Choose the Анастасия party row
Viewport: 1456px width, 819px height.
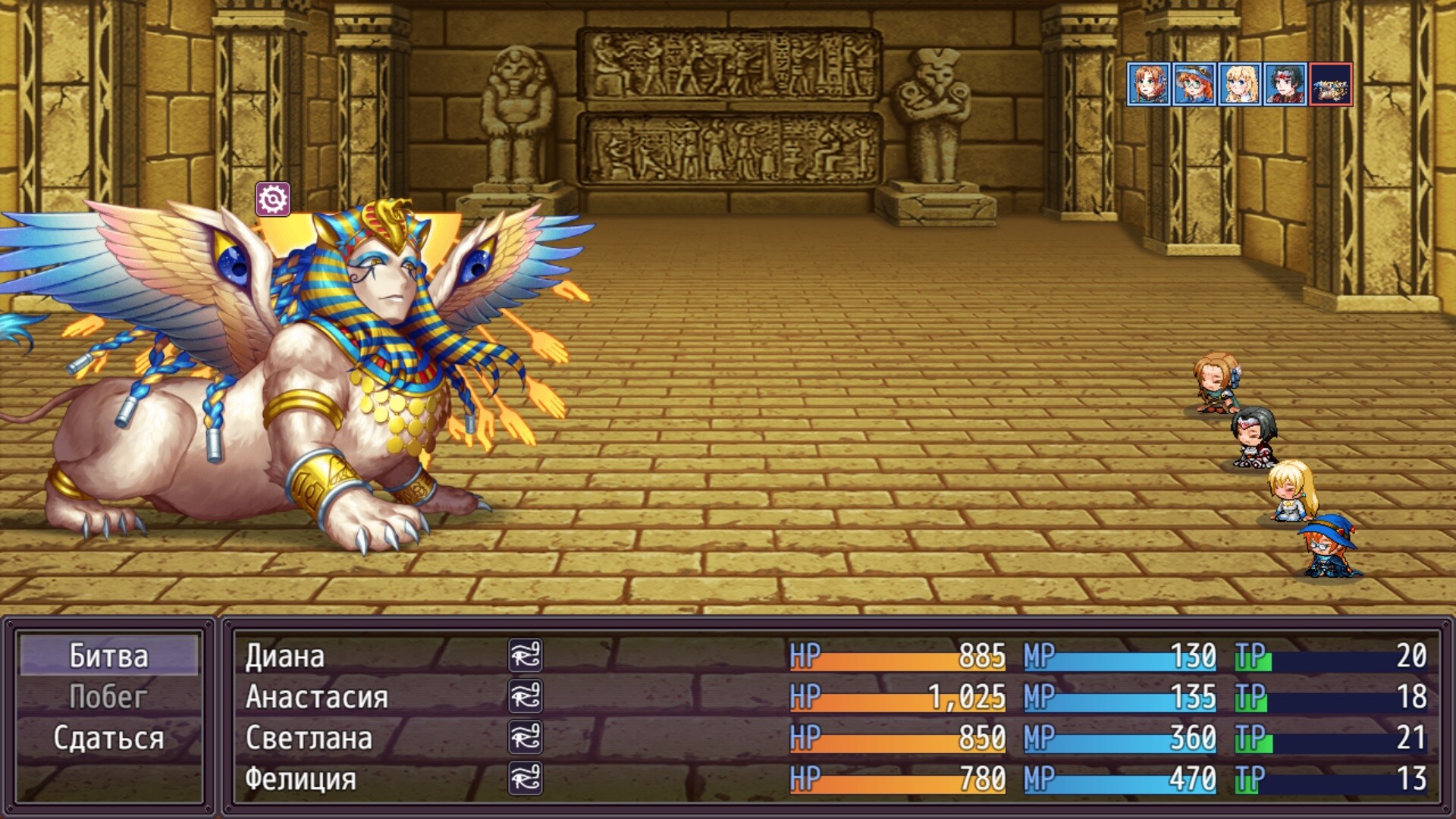[x=316, y=697]
